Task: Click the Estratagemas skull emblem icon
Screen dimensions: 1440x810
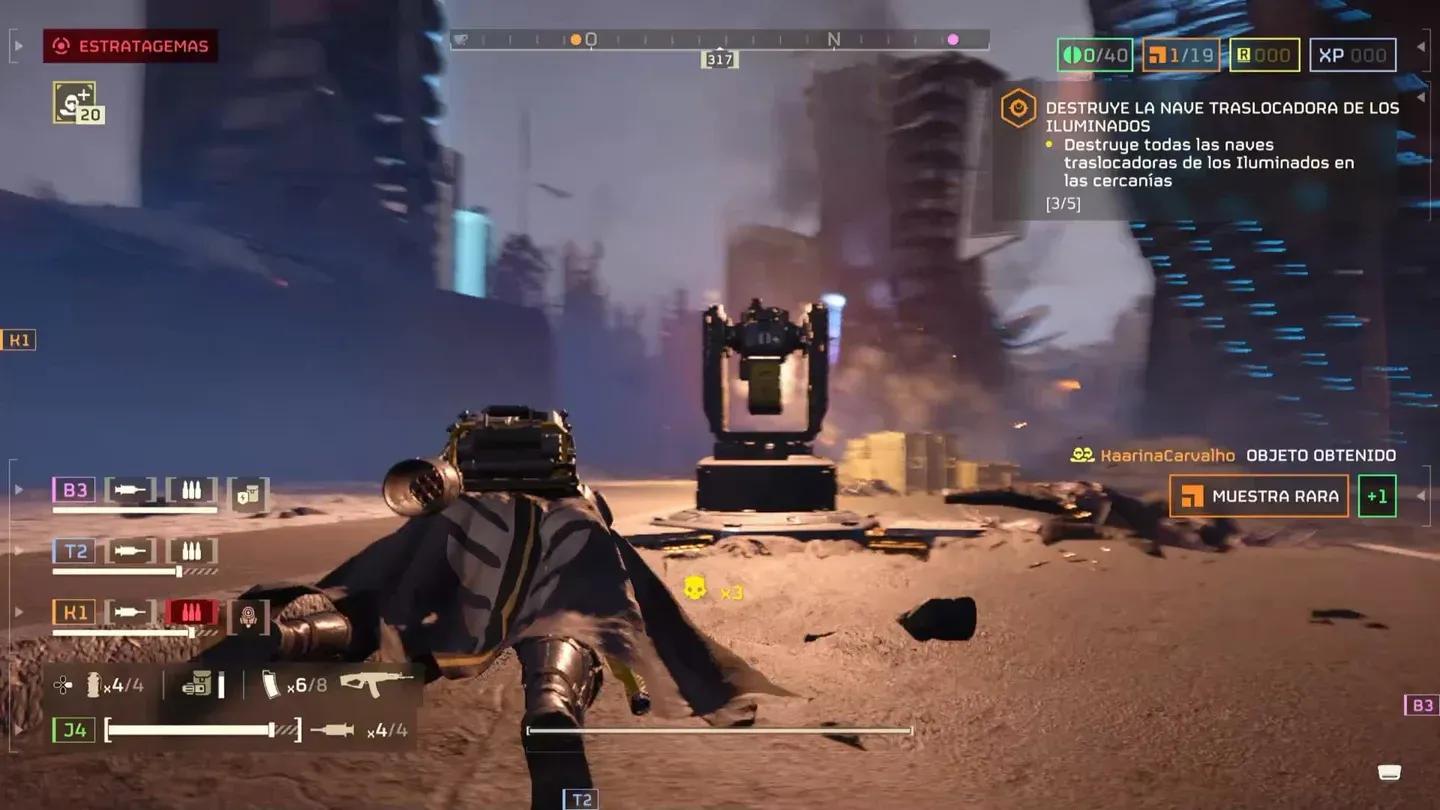Action: click(x=62, y=45)
